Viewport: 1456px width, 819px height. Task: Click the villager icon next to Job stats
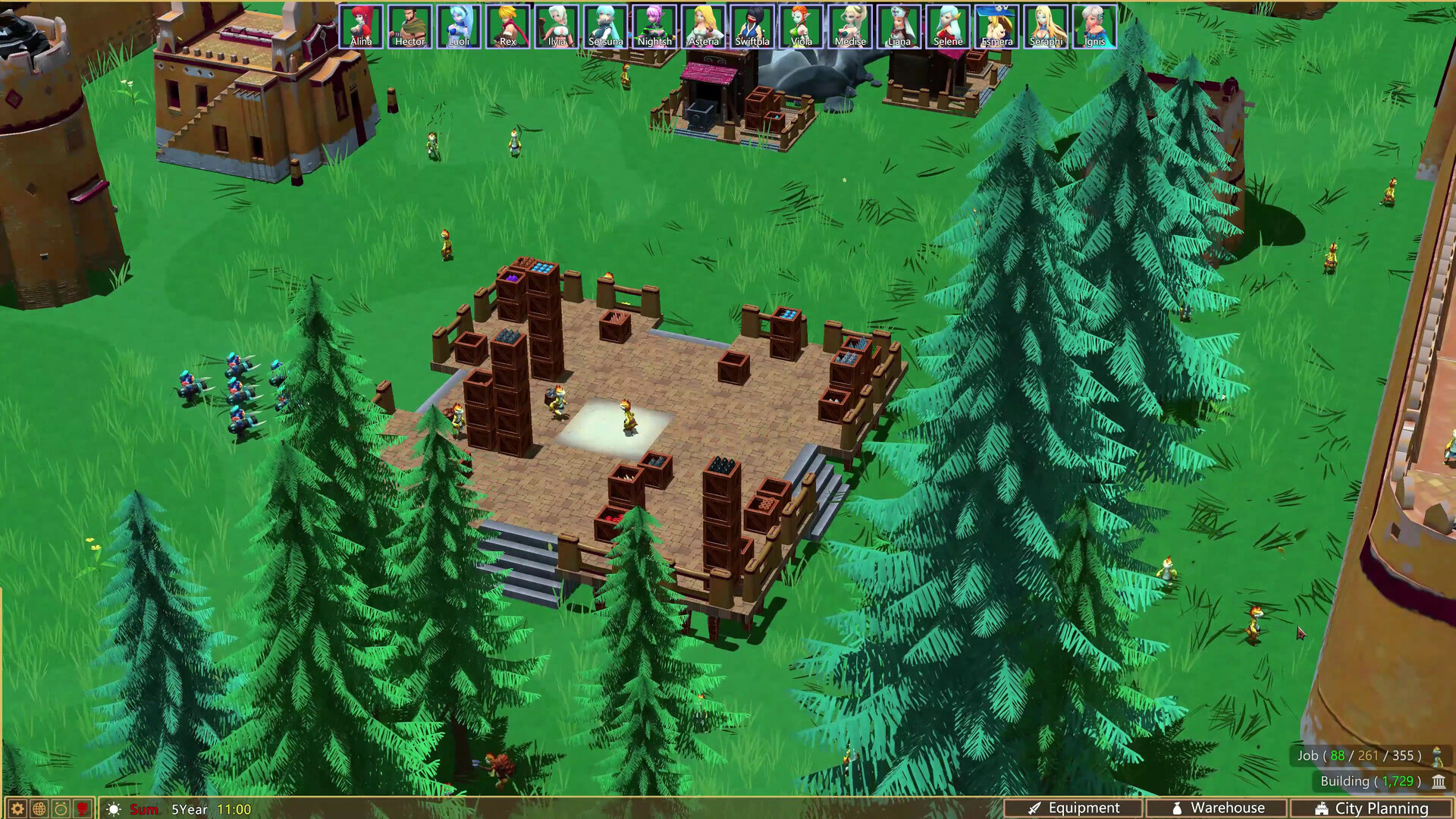(x=1439, y=756)
